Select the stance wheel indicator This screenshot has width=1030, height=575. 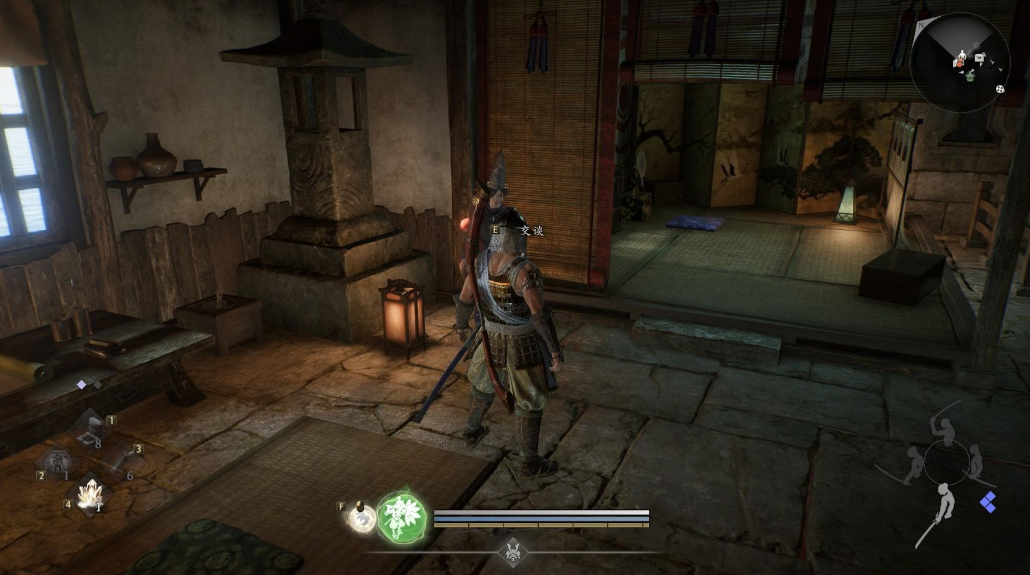coord(945,462)
